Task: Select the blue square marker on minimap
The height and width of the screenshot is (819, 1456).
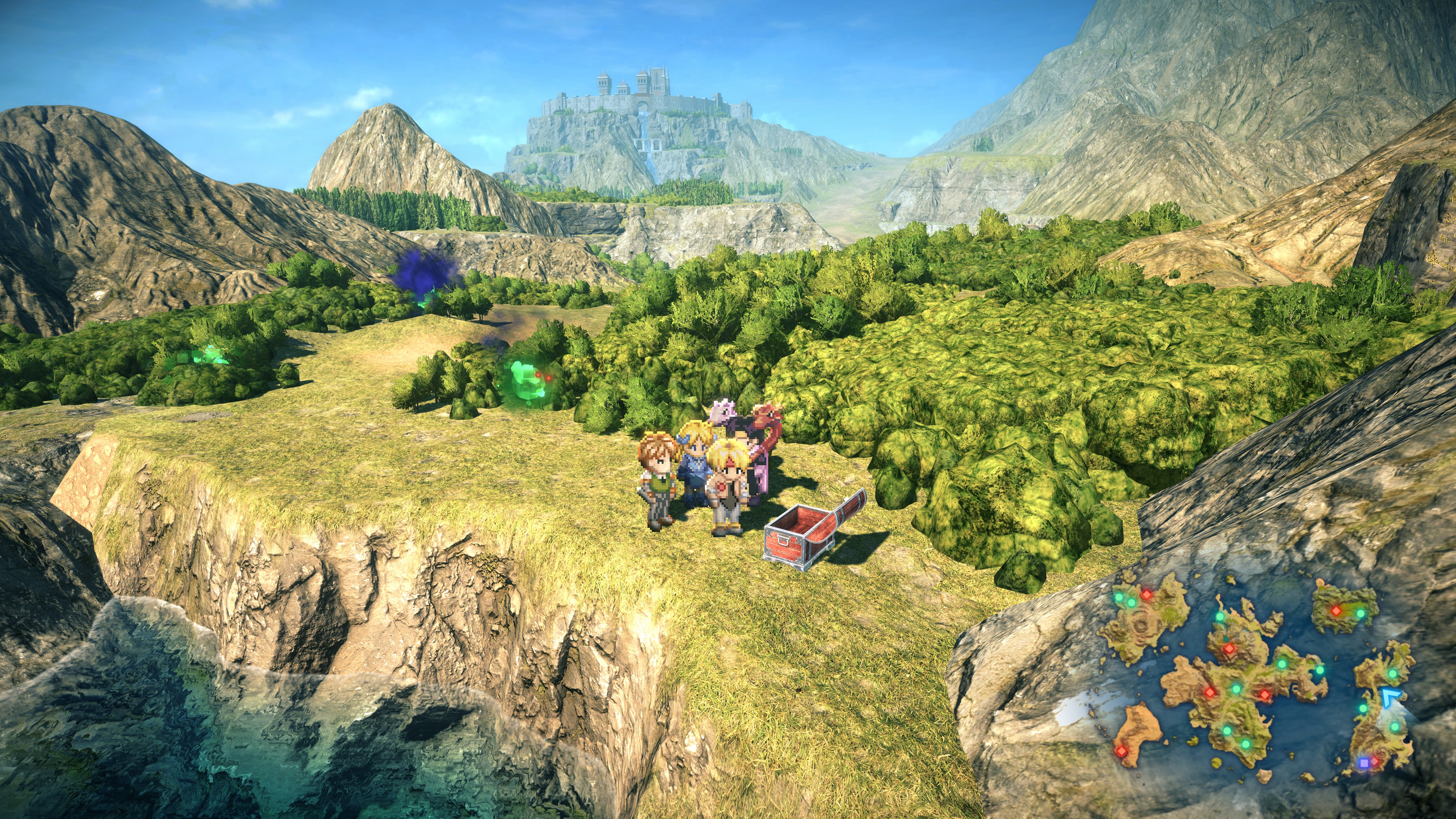Action: tap(1363, 763)
